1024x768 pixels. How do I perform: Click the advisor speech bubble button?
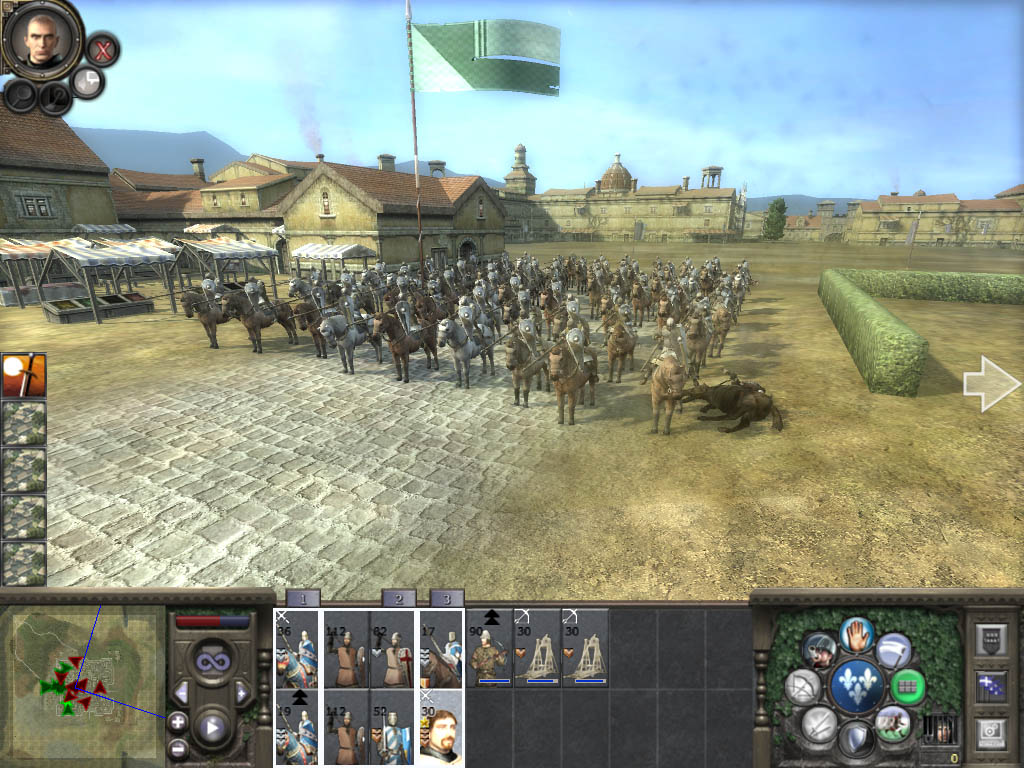pos(88,83)
